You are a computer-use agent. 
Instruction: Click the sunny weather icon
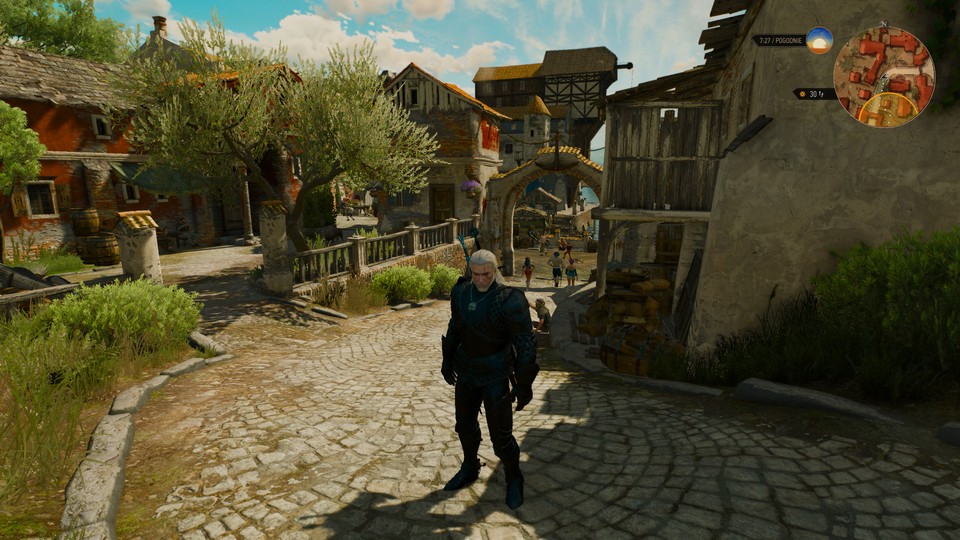pyautogui.click(x=819, y=40)
